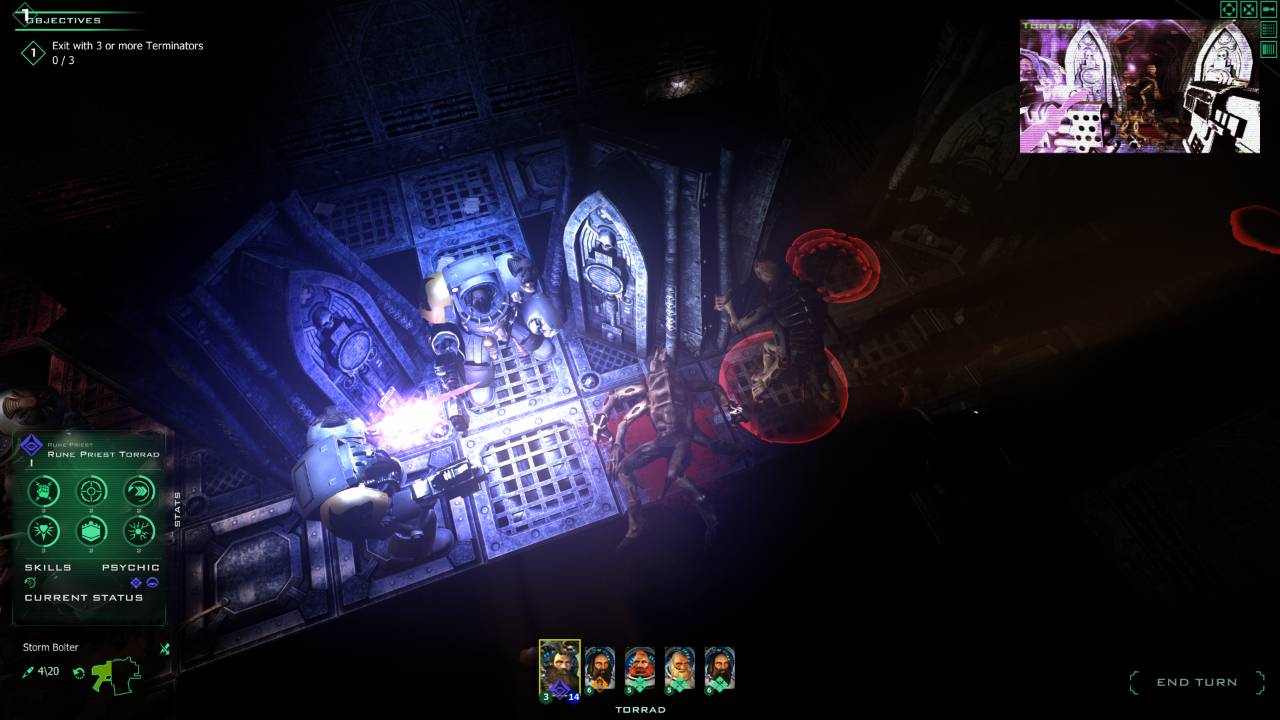Reload the Storm Bolter
Screen dimensions: 1280x720
79,672
